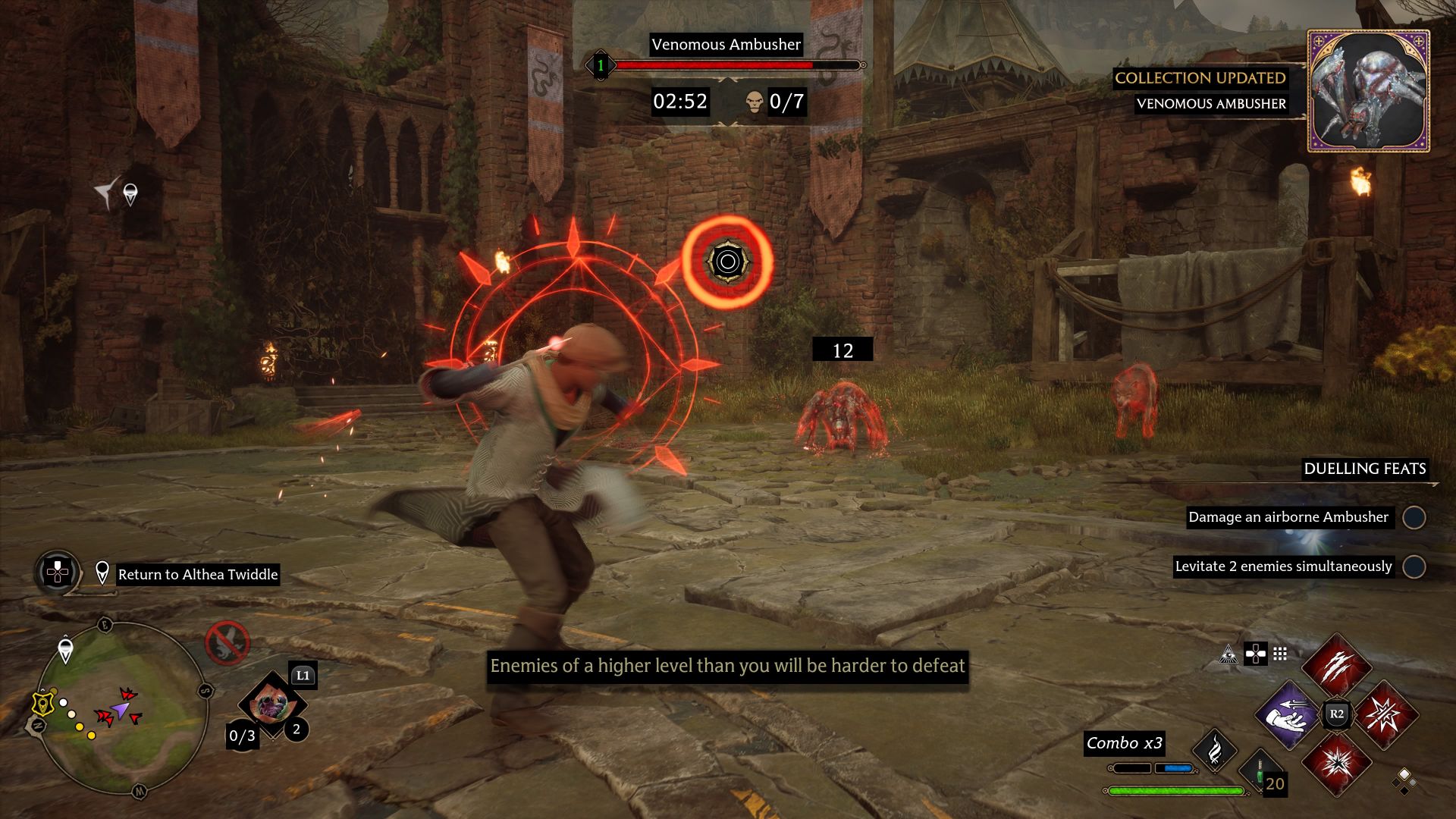
Task: Click the Collection Updated notification banner
Action: point(1200,78)
